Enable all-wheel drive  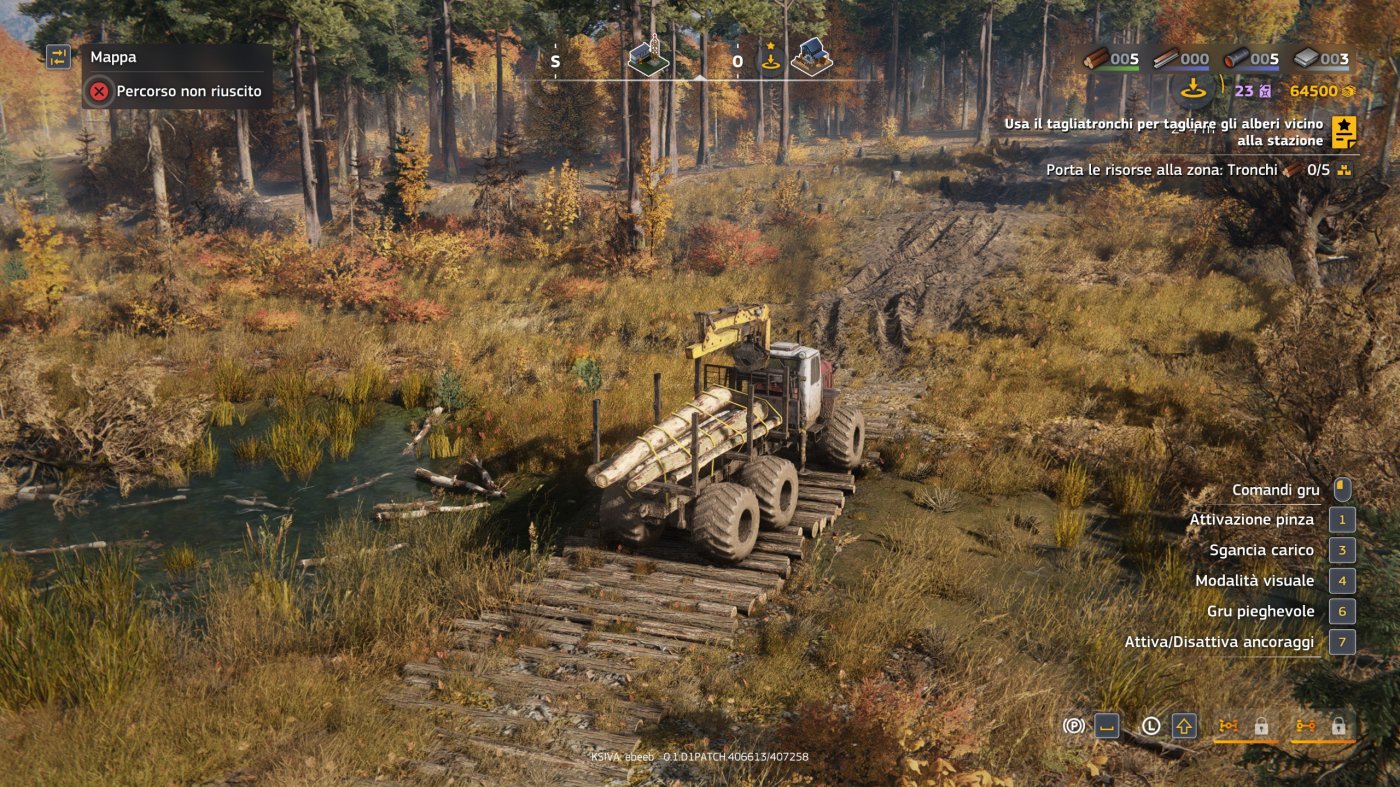point(1228,726)
